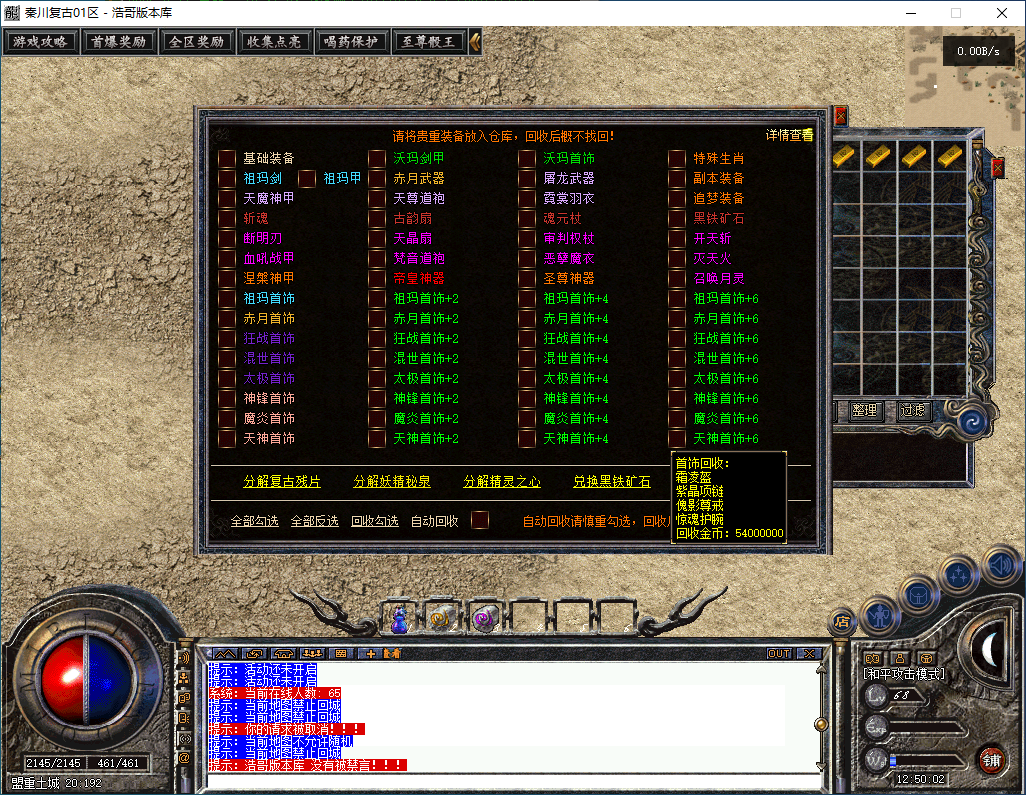Open the 分解复古残片 link
The height and width of the screenshot is (795, 1026).
pyautogui.click(x=282, y=481)
